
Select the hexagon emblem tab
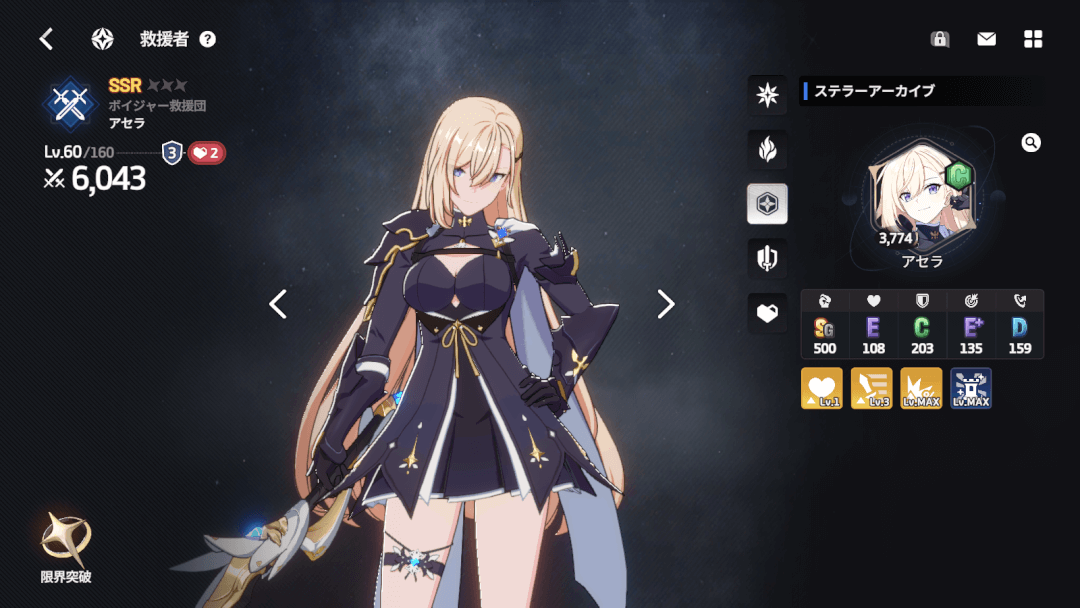(767, 204)
